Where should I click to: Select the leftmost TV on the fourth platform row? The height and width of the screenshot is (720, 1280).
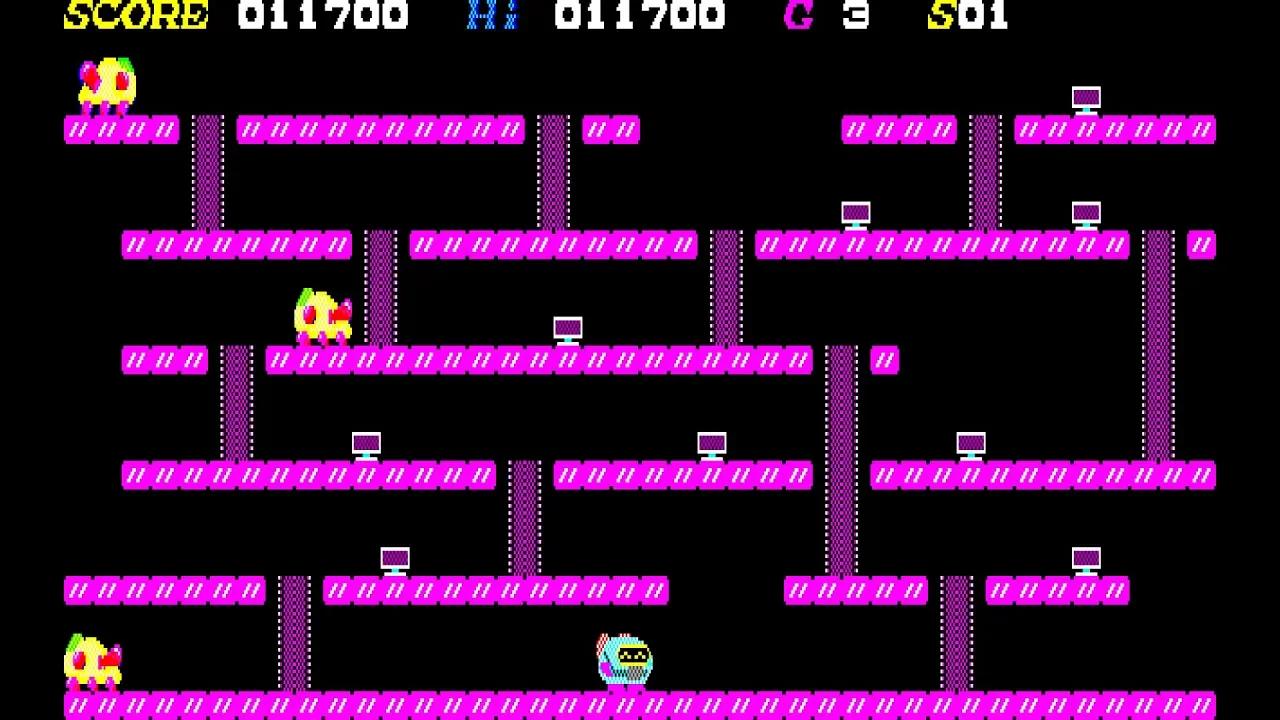point(366,442)
